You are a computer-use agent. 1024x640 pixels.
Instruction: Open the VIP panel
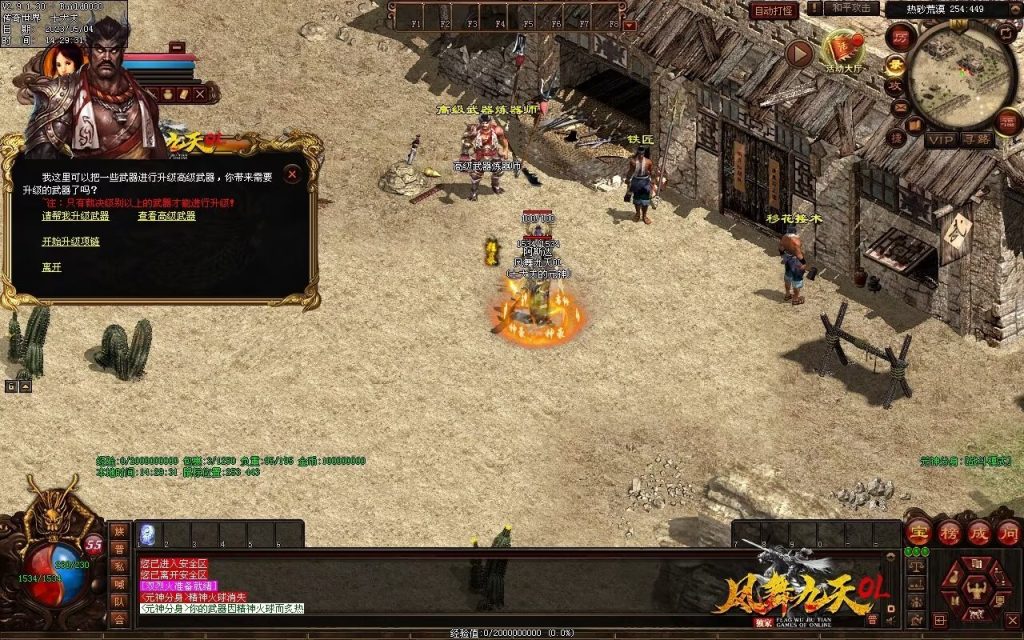point(940,139)
